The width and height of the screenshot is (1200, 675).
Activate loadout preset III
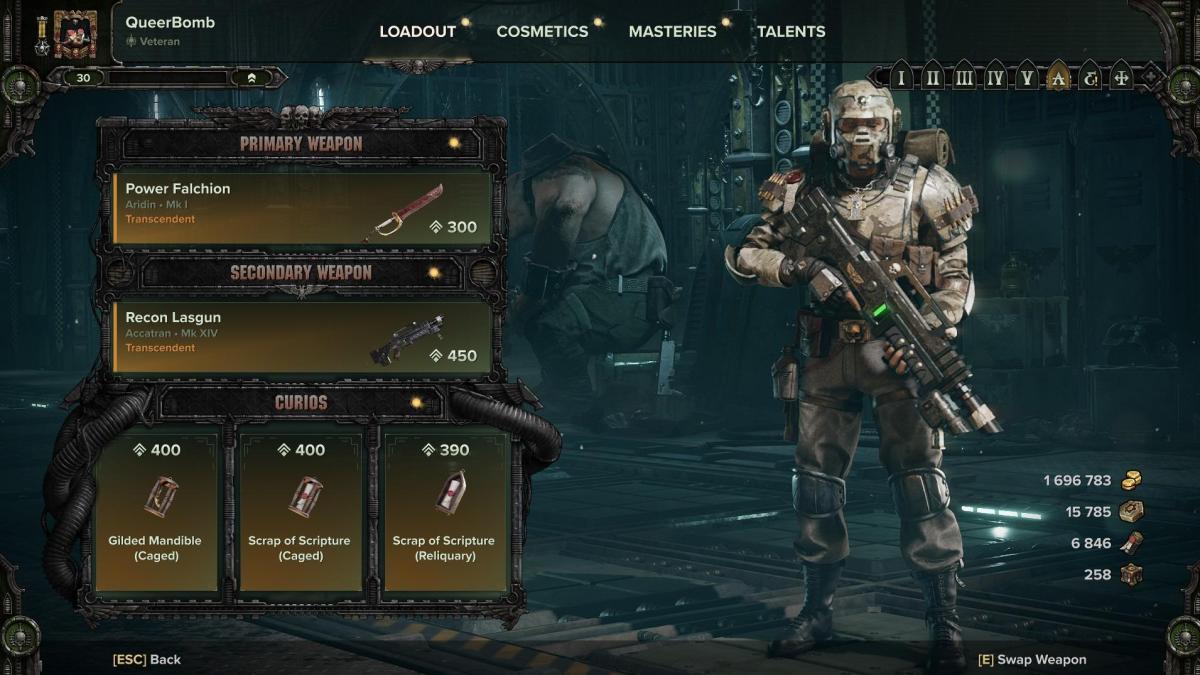point(964,77)
